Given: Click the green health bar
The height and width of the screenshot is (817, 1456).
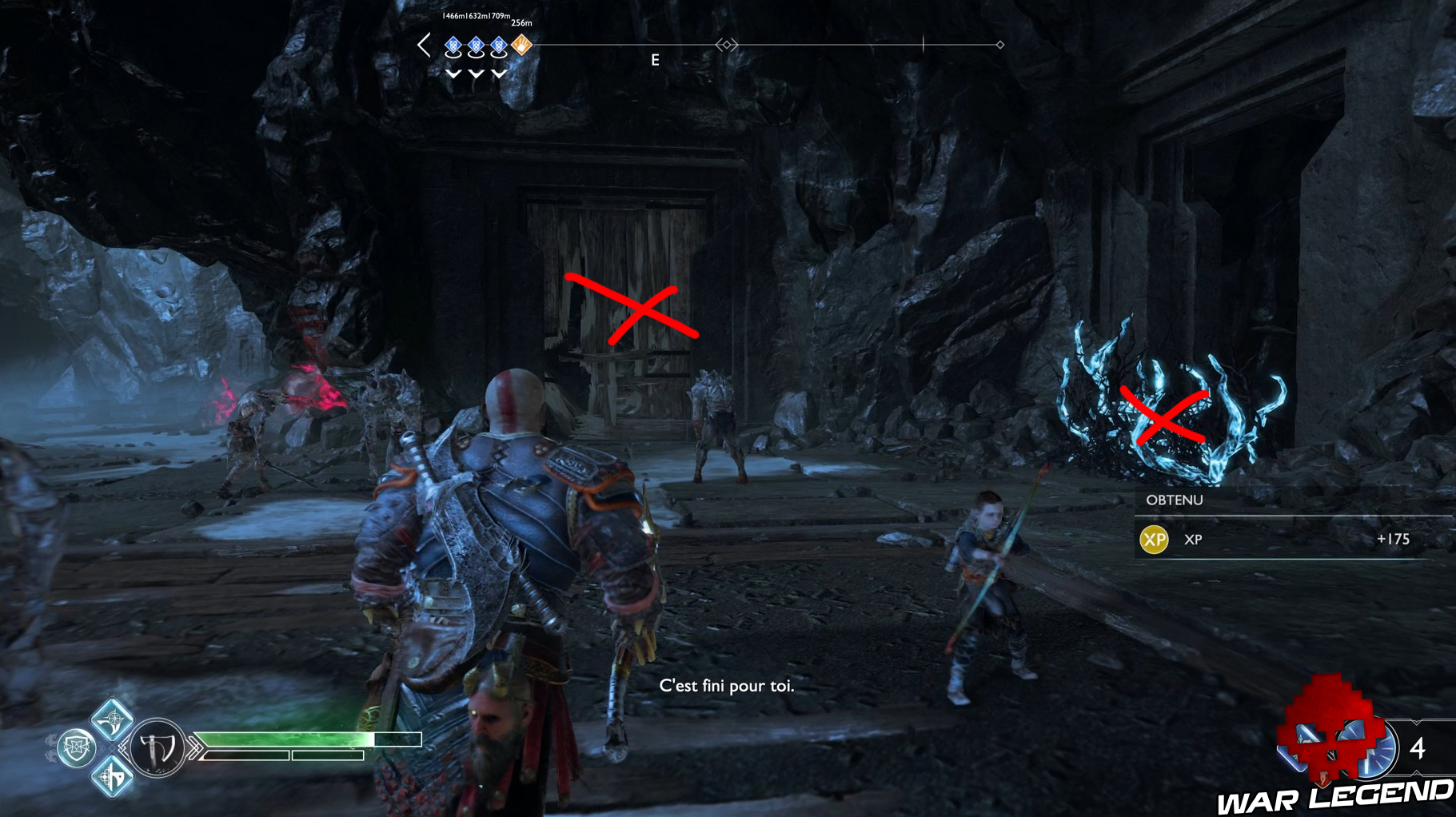Looking at the screenshot, I should tap(281, 739).
